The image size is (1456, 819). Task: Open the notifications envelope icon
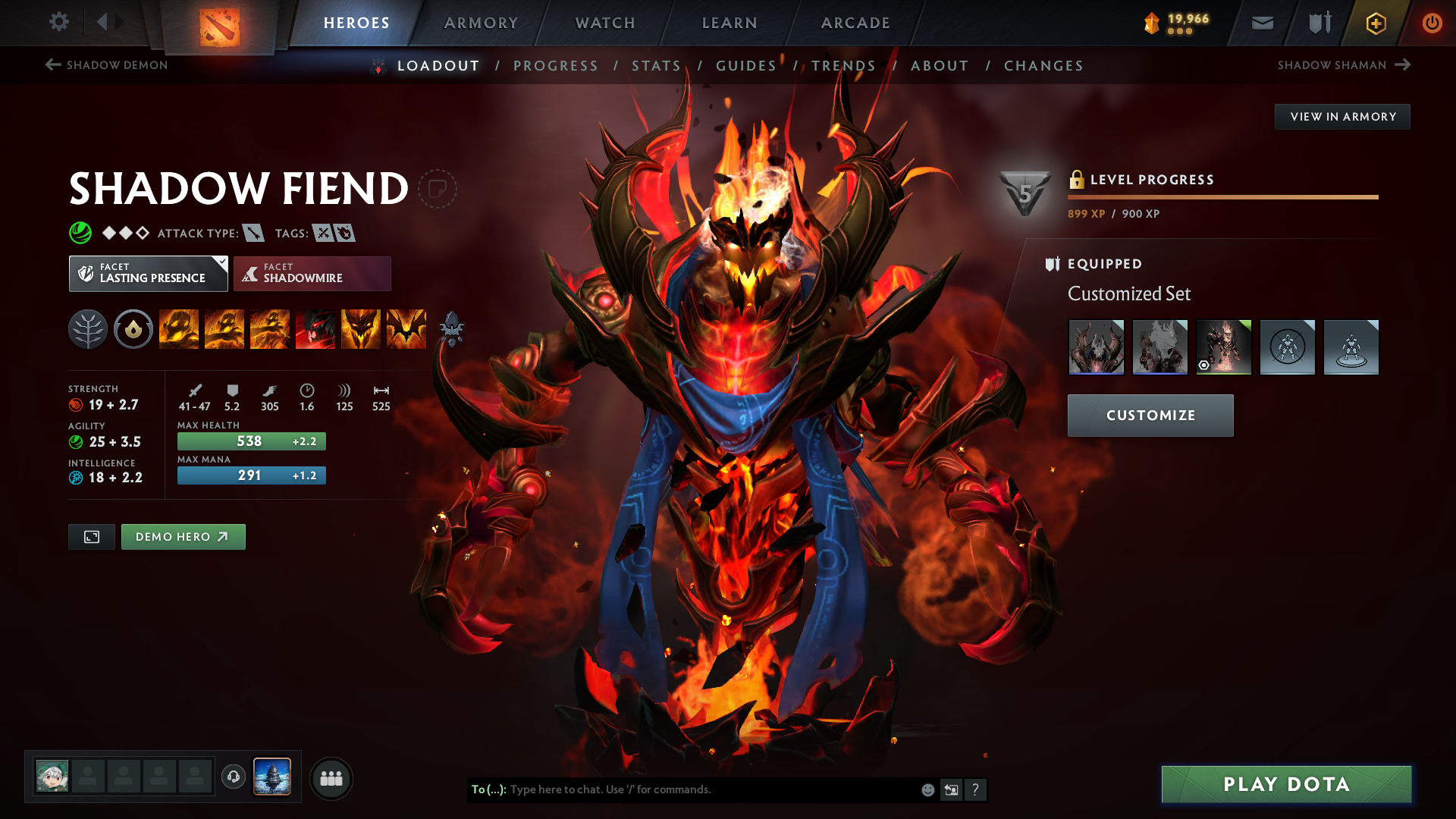(x=1261, y=23)
